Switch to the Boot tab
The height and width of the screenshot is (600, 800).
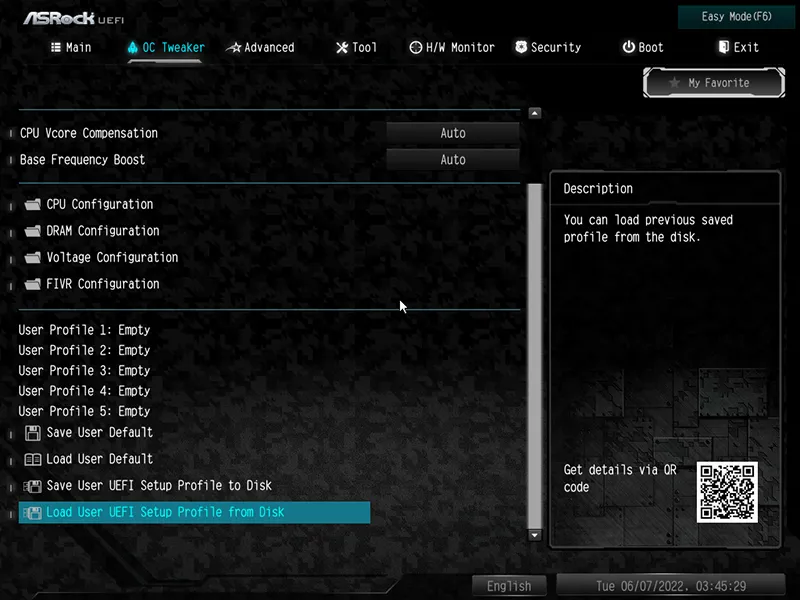tap(643, 47)
